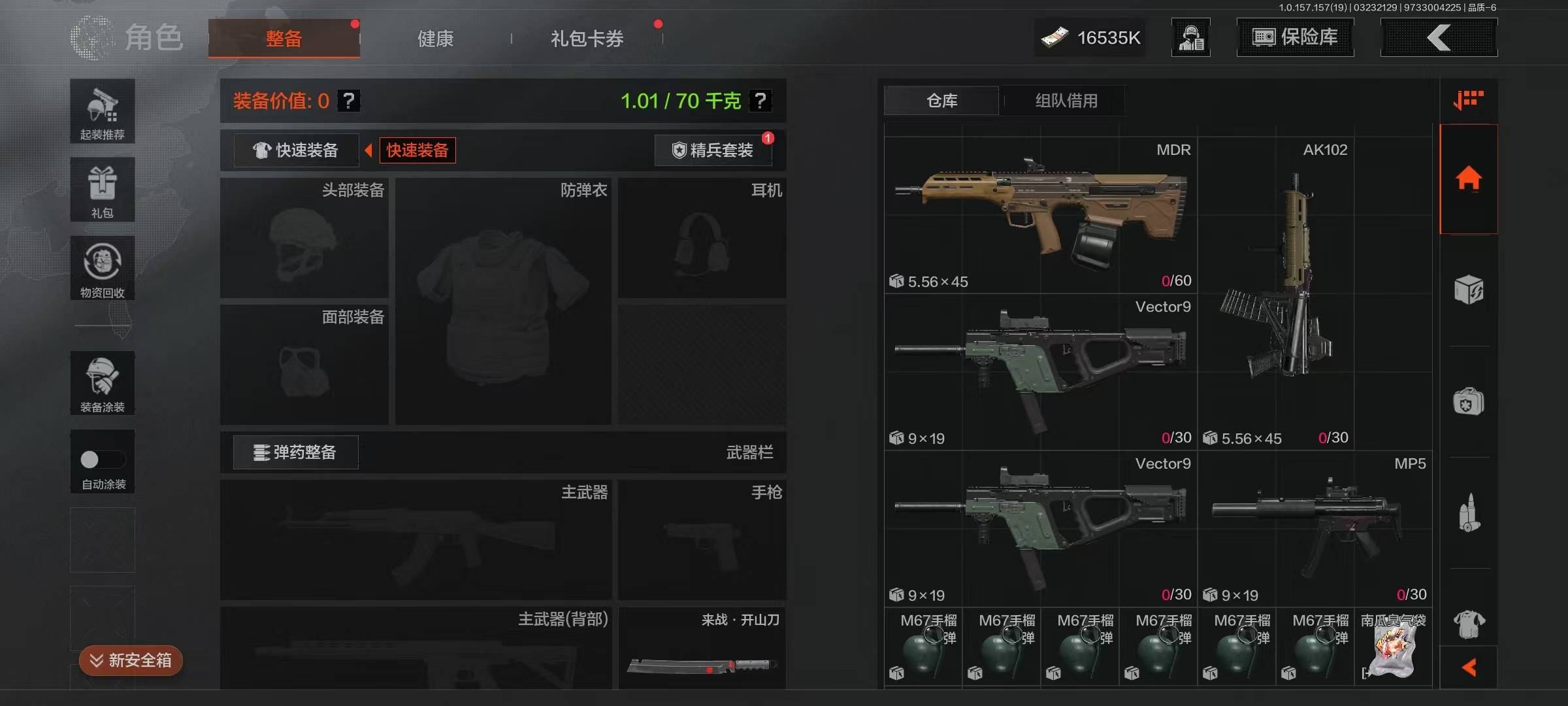Open 装备涂装 equipment skins
Screen dimensions: 1568x706
pyautogui.click(x=103, y=383)
